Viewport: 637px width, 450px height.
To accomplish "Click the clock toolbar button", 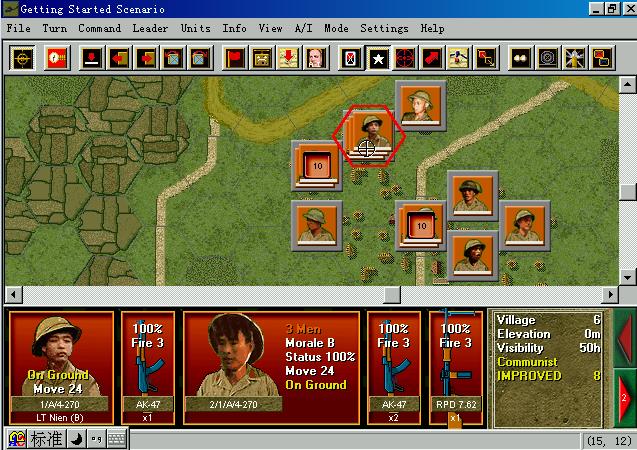I will (x=57, y=57).
